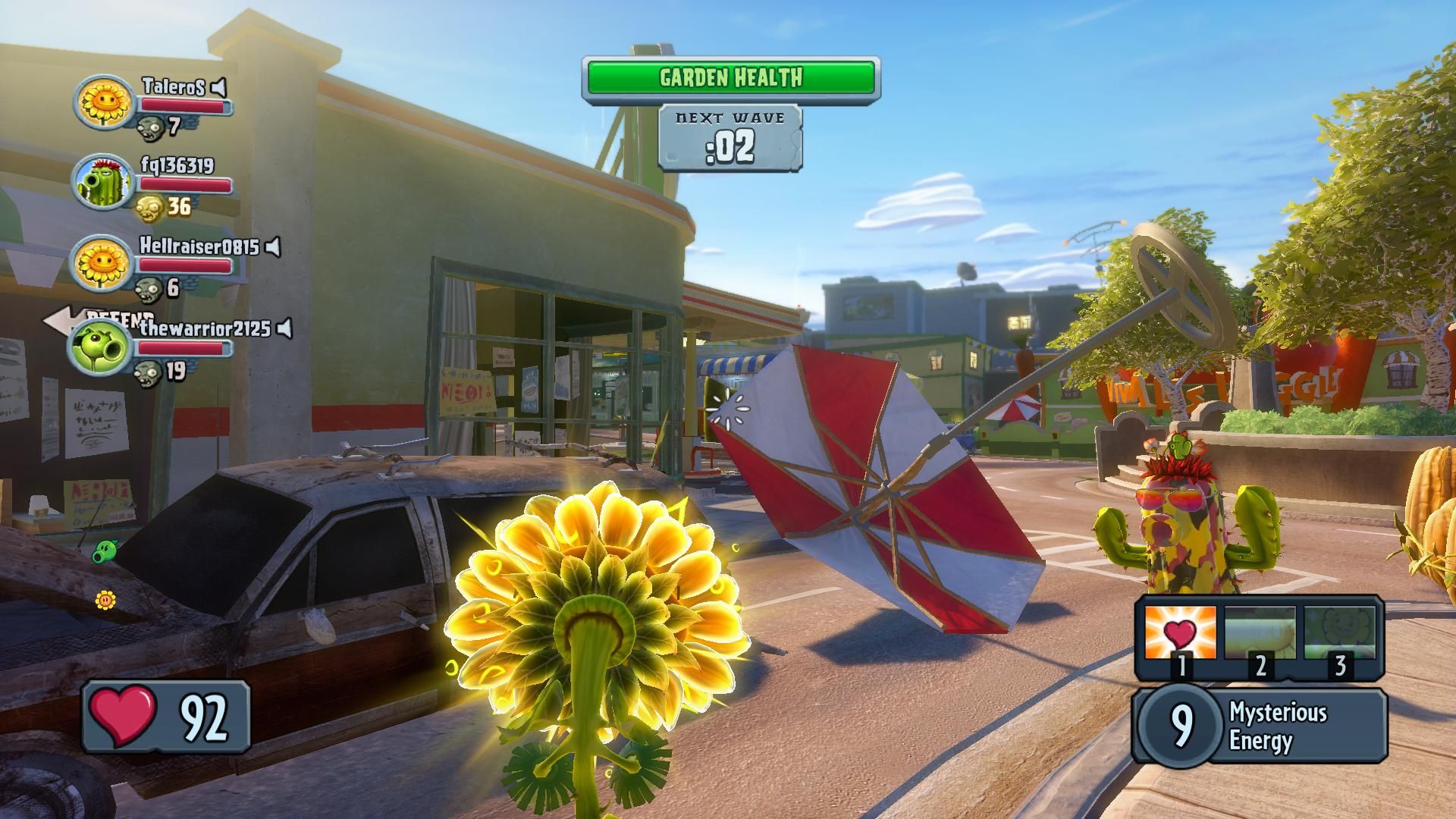The height and width of the screenshot is (819, 1456).
Task: Select TaleroS's sunflower portrait
Action: coord(103,101)
